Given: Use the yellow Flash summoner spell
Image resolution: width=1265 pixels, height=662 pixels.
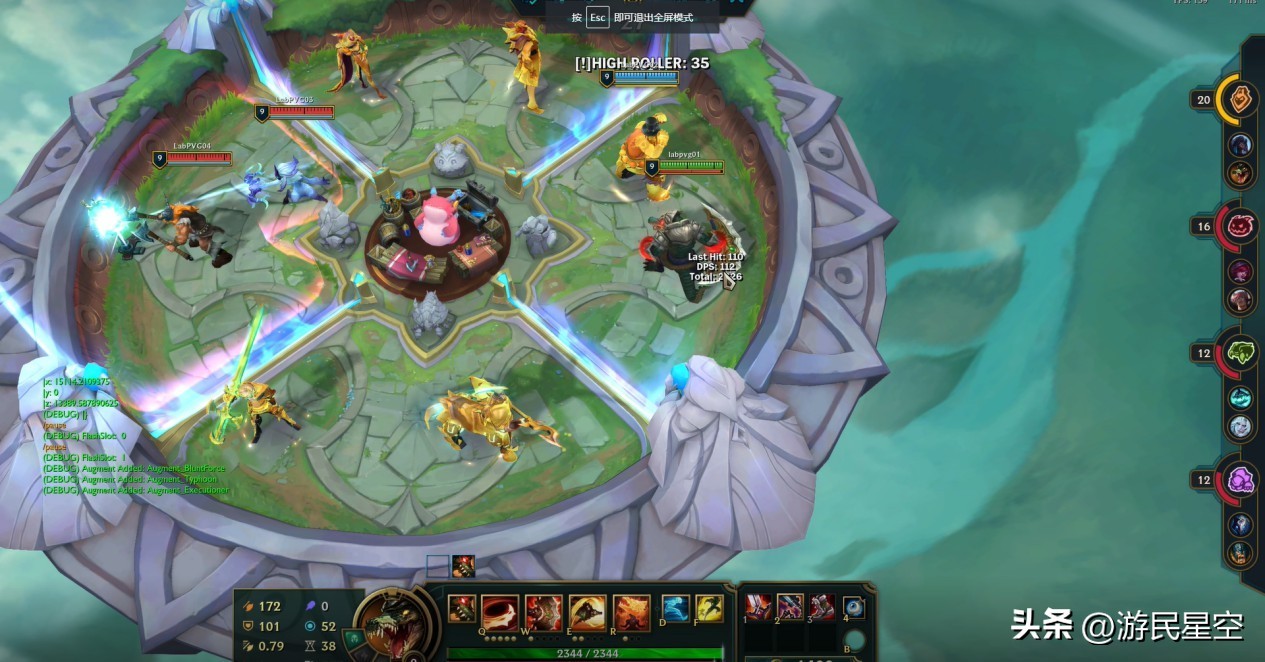Looking at the screenshot, I should coord(709,608).
